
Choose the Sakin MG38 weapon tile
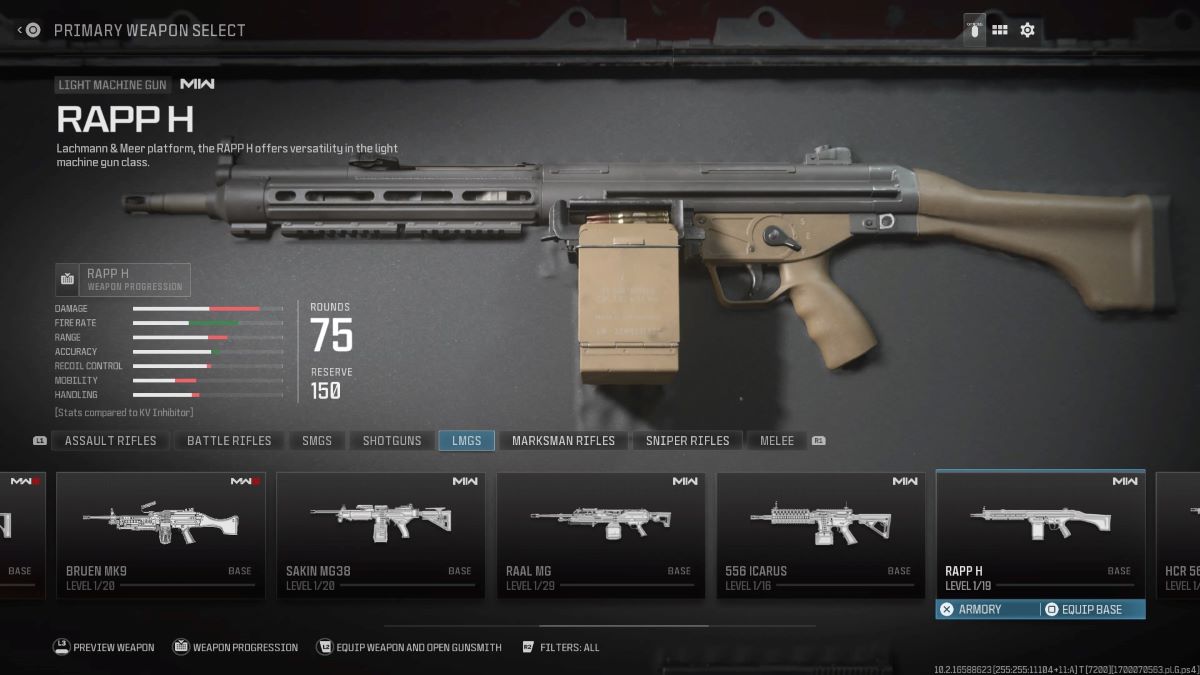(381, 535)
